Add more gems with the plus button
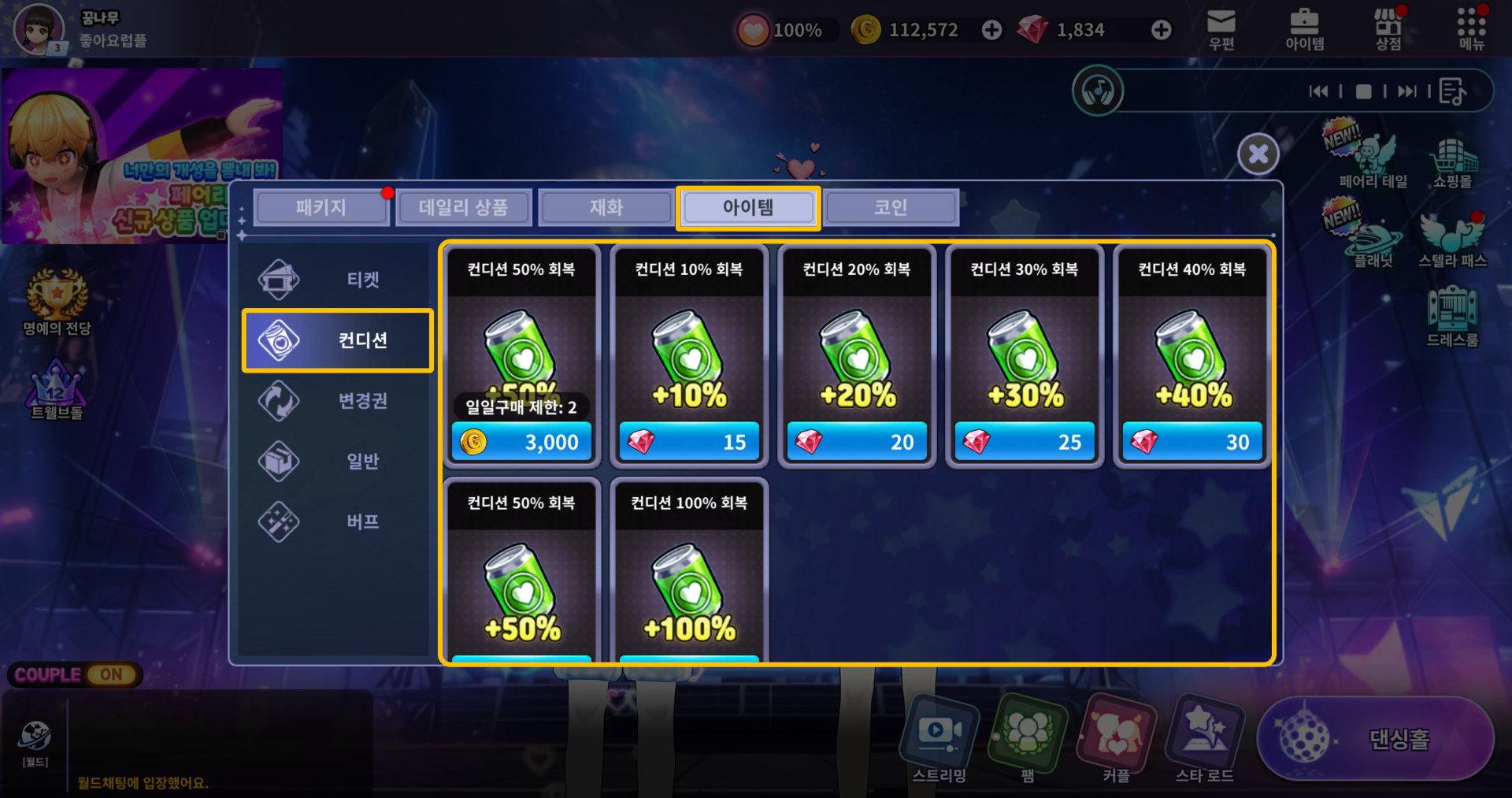The image size is (1512, 798). point(1161,30)
